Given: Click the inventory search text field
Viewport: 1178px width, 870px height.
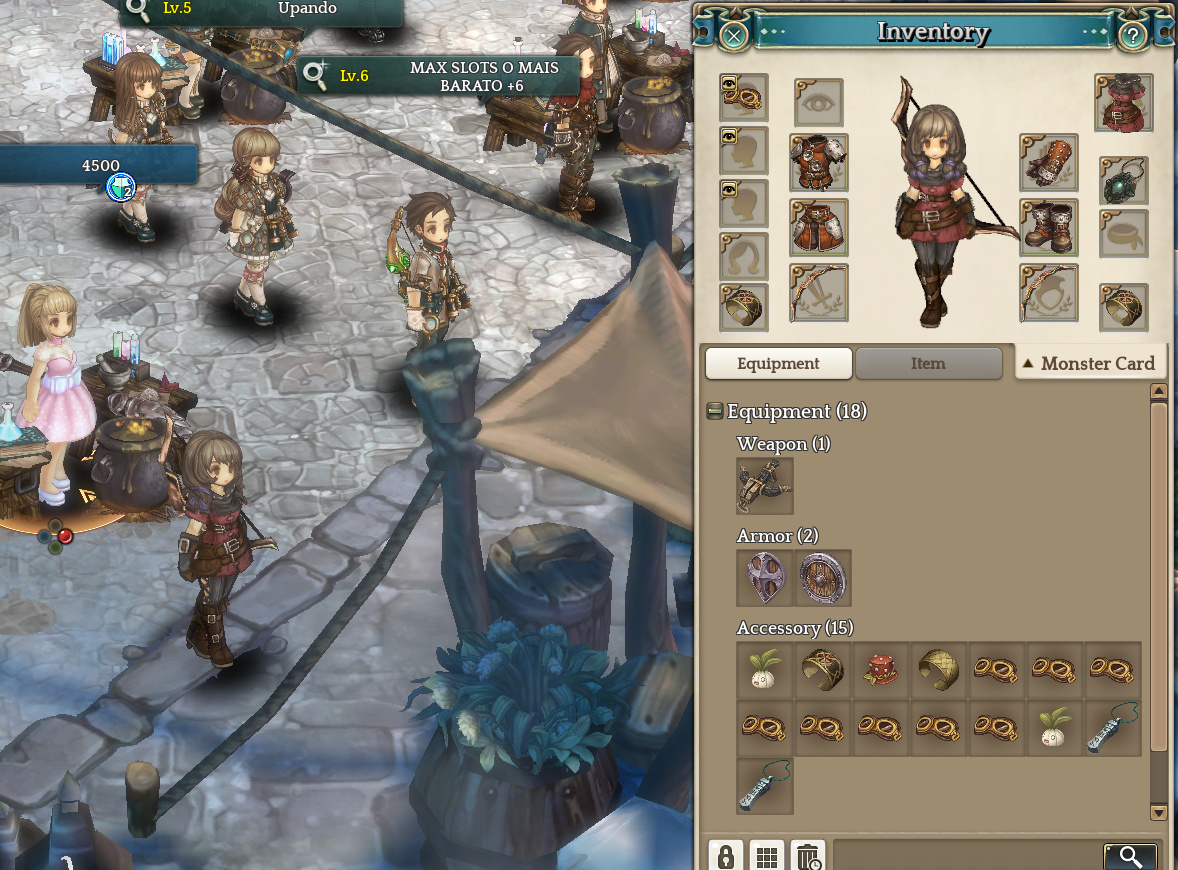Looking at the screenshot, I should pyautogui.click(x=965, y=856).
